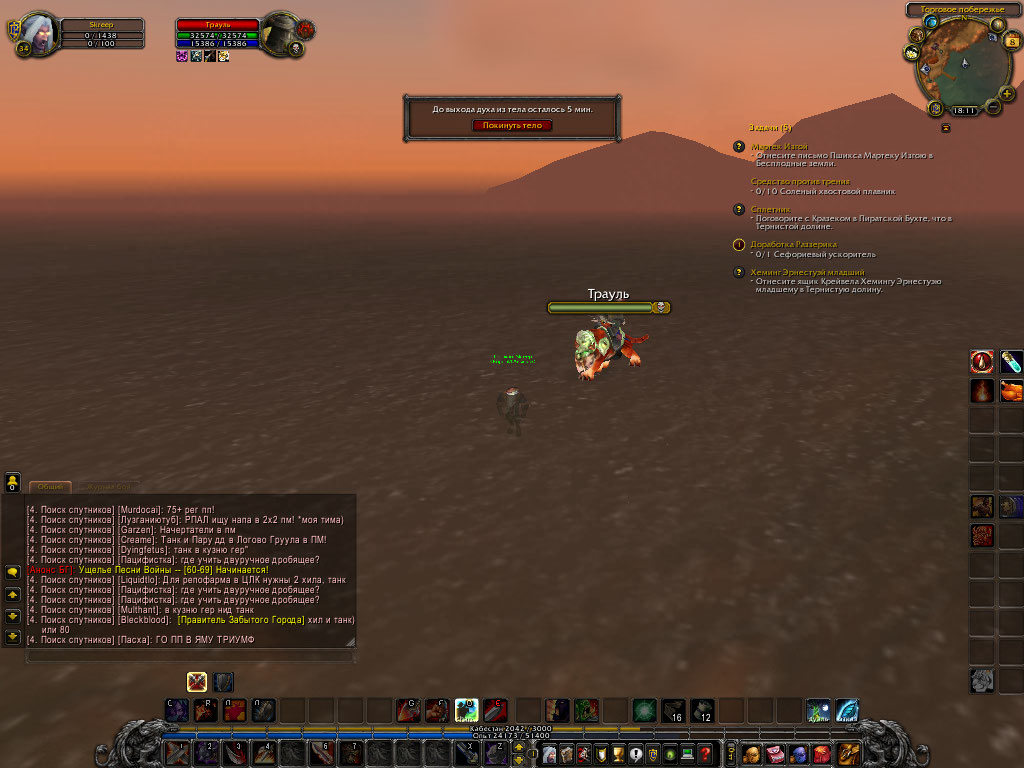Use the action slot with 16 charges
The height and width of the screenshot is (768, 1024).
[673, 711]
